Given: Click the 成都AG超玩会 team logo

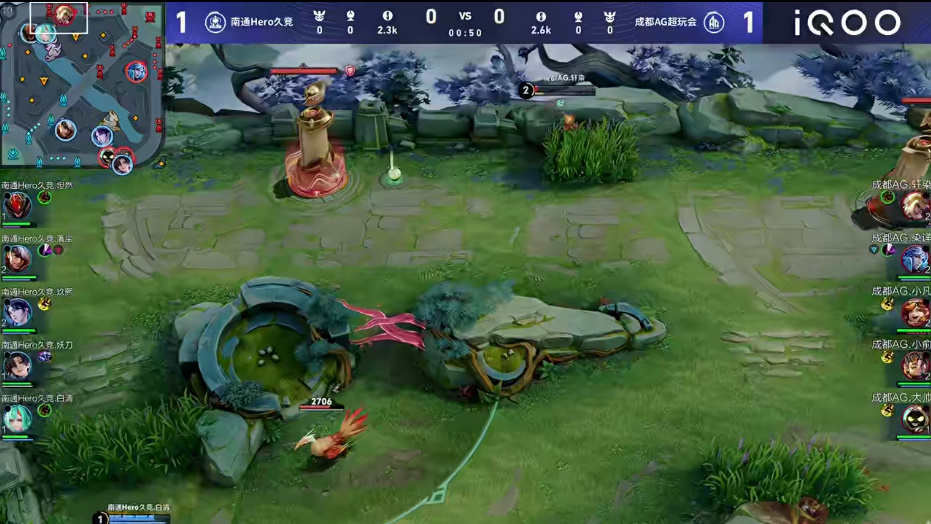Looking at the screenshot, I should 714,22.
